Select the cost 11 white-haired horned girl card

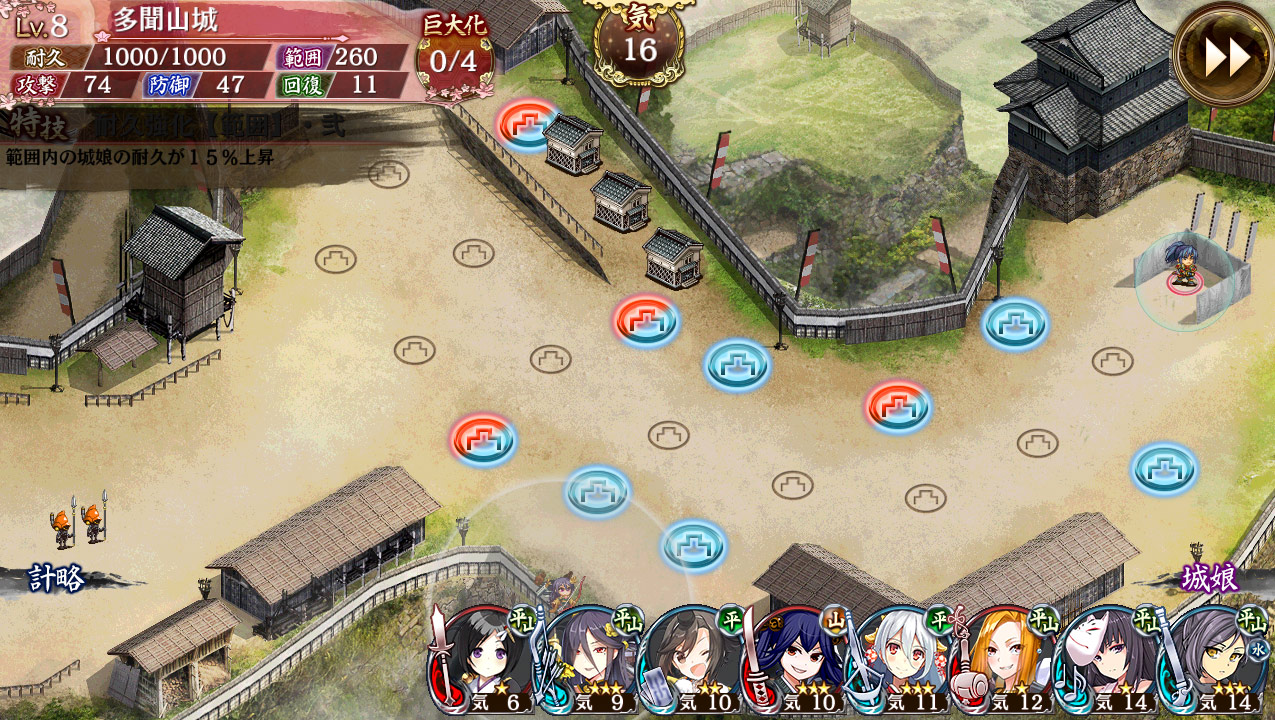(898, 660)
